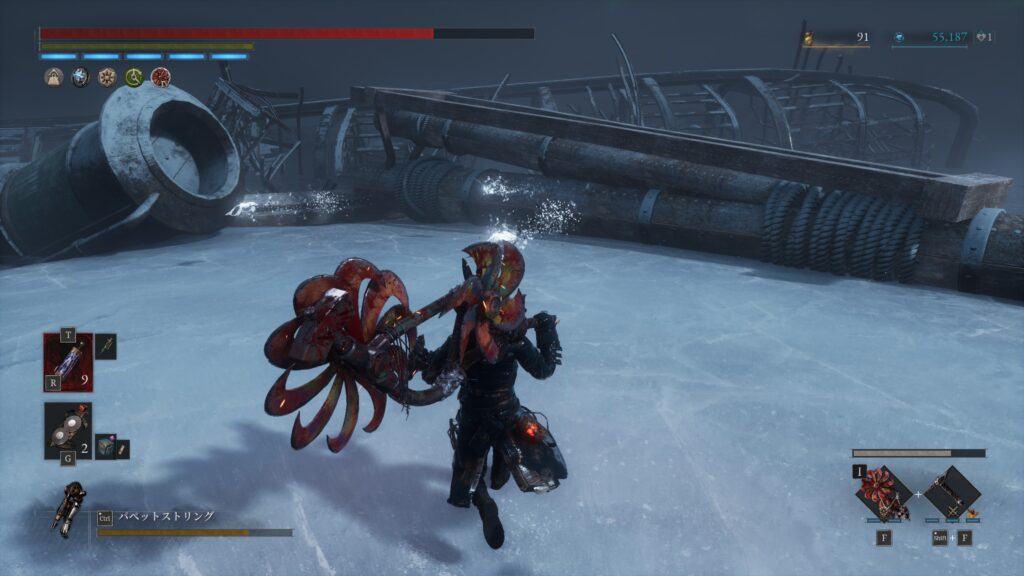Click the gold item counter icon showing 91

coord(808,38)
